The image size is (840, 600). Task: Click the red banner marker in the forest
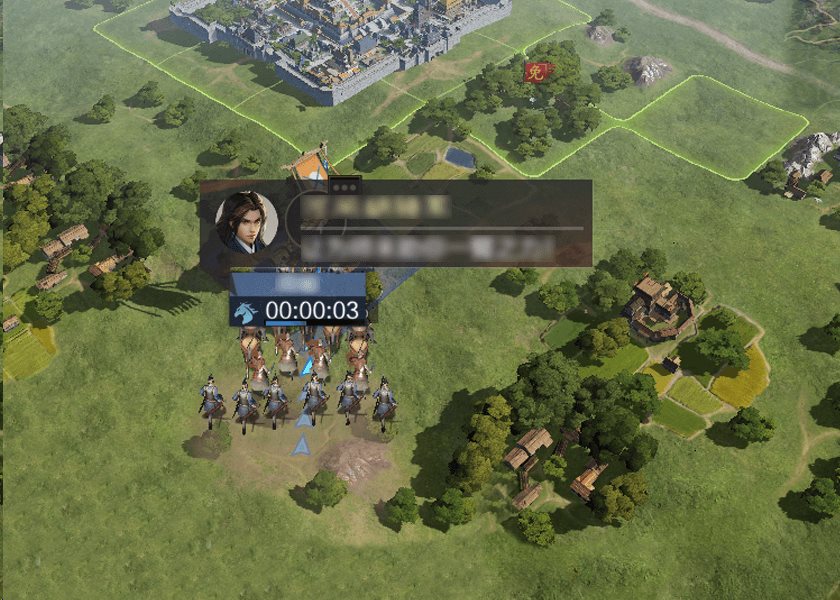click(535, 72)
